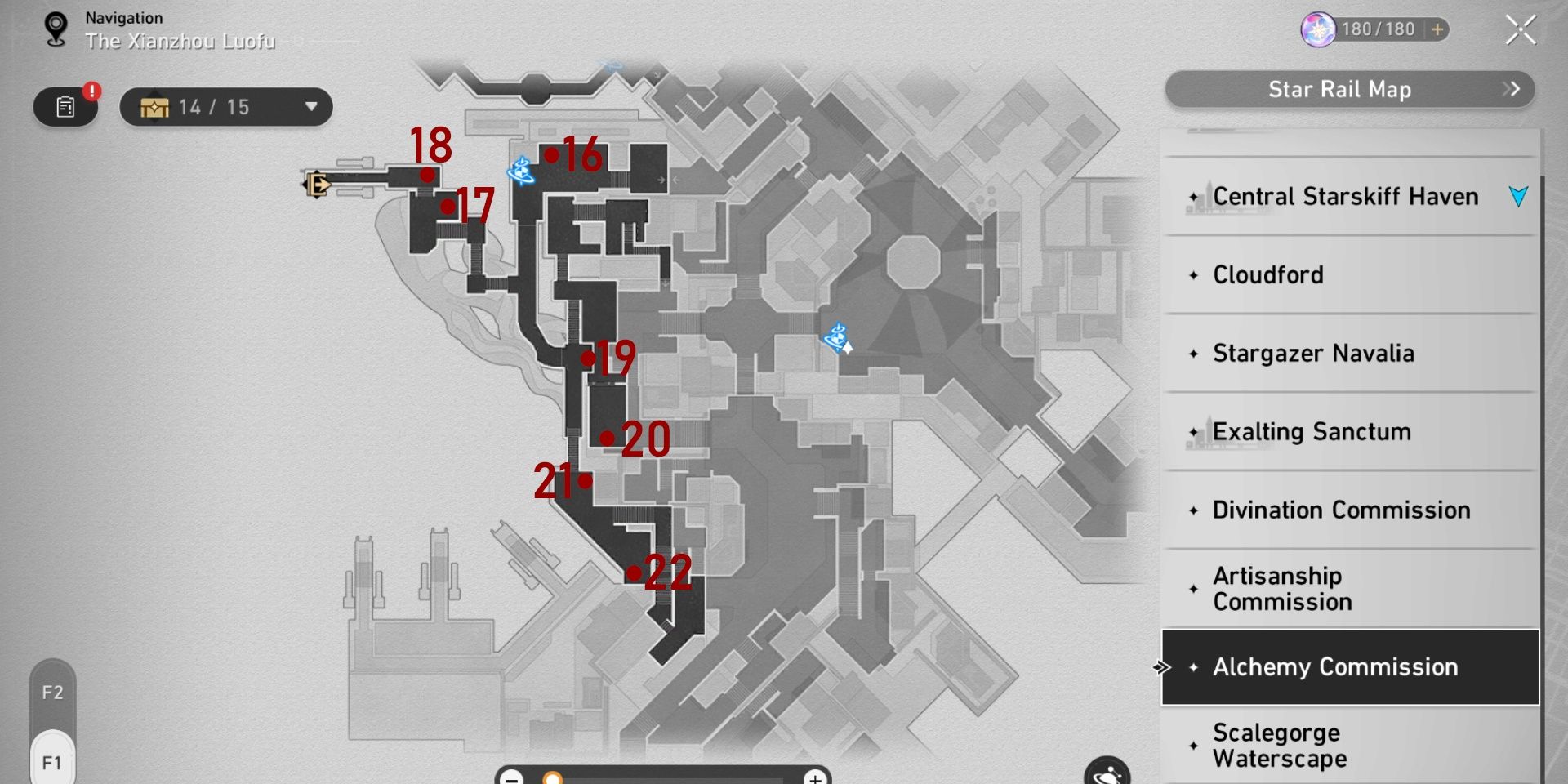
Task: Switch to floor F1
Action: [x=51, y=761]
